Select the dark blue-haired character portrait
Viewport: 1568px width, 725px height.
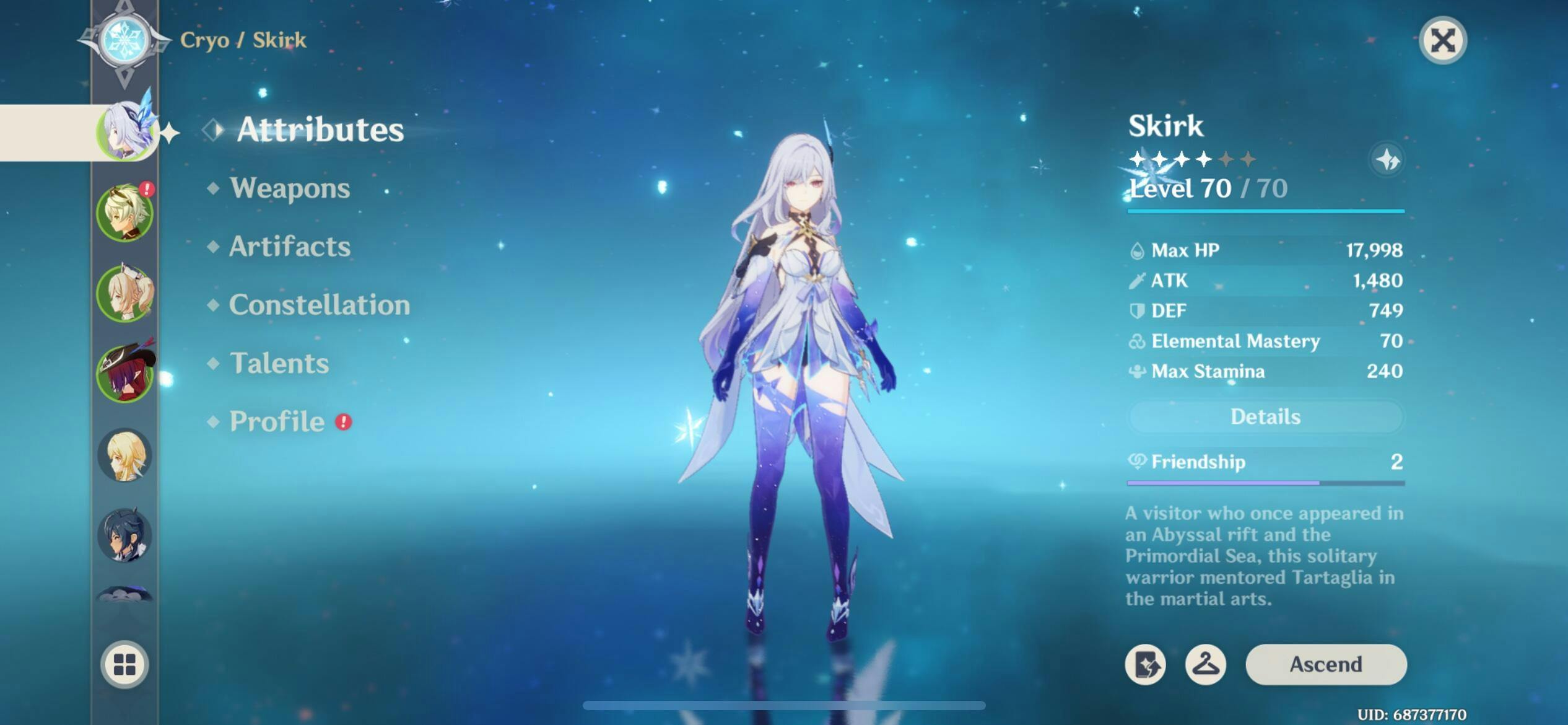pyautogui.click(x=124, y=535)
